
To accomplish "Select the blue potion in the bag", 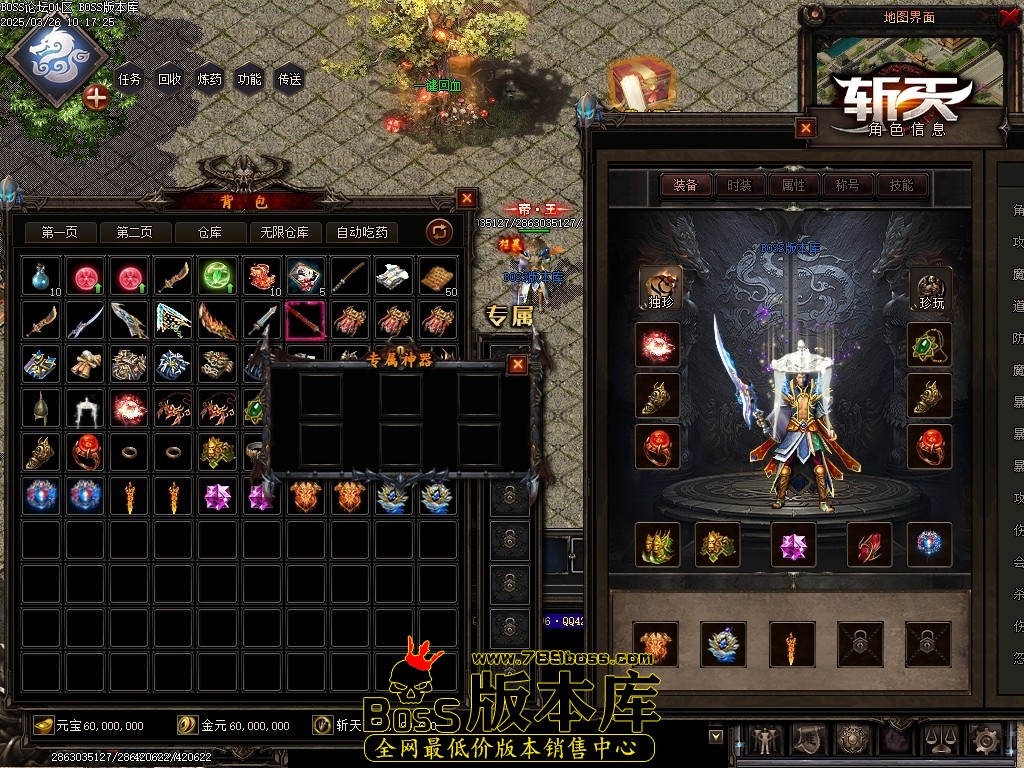I will click(x=42, y=276).
